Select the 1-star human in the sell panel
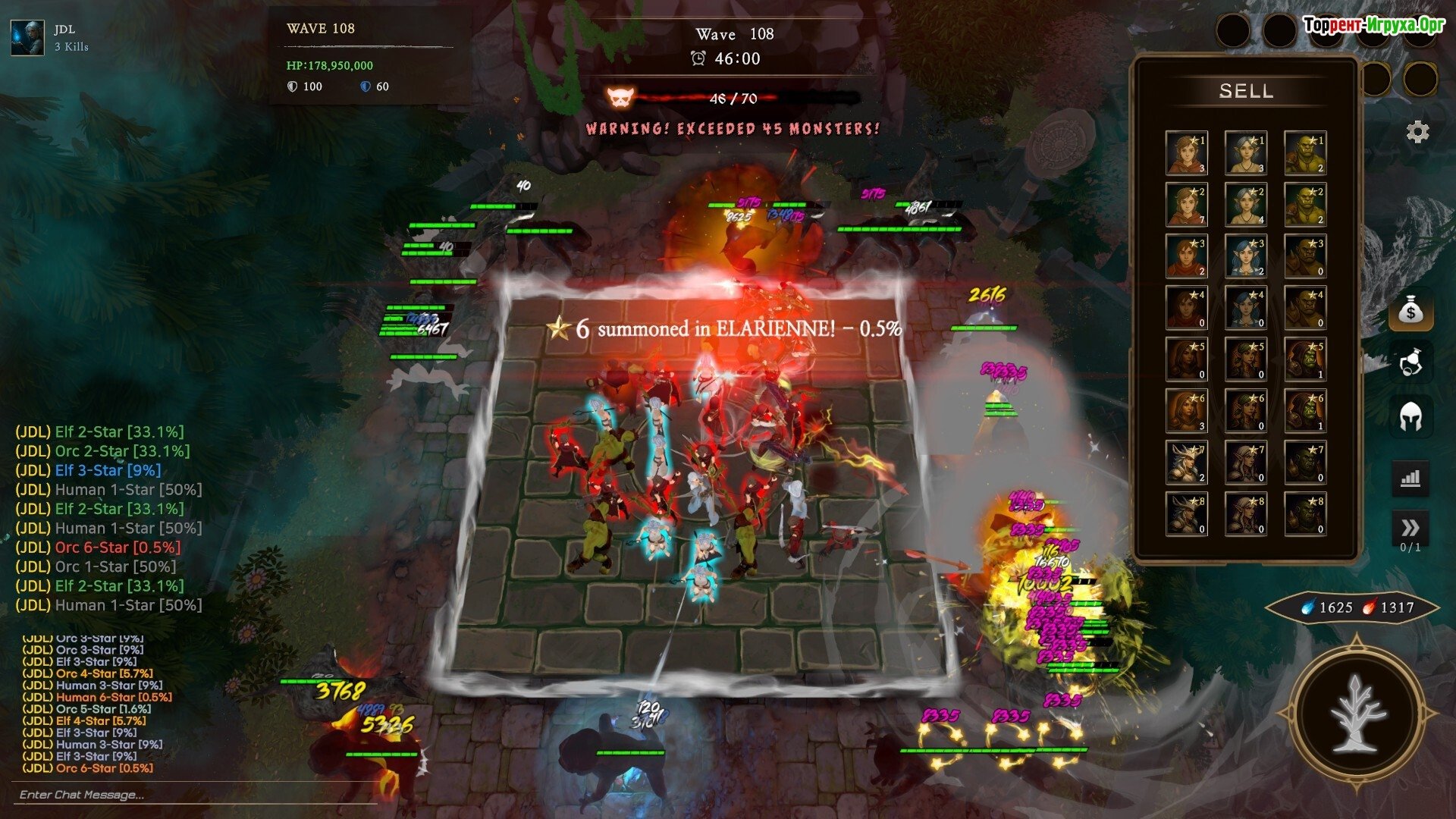This screenshot has width=1456, height=819. coord(1186,153)
